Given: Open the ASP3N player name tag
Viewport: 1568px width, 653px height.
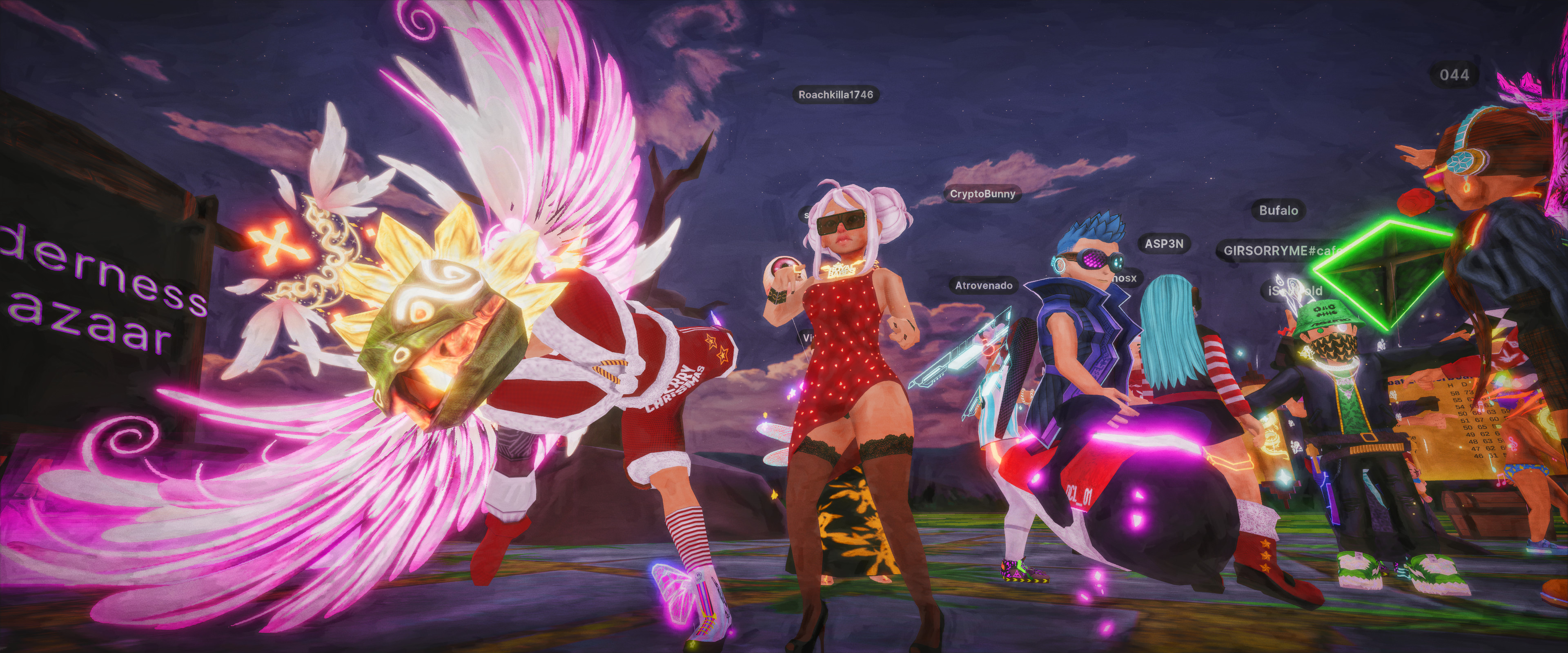Looking at the screenshot, I should (x=1164, y=243).
